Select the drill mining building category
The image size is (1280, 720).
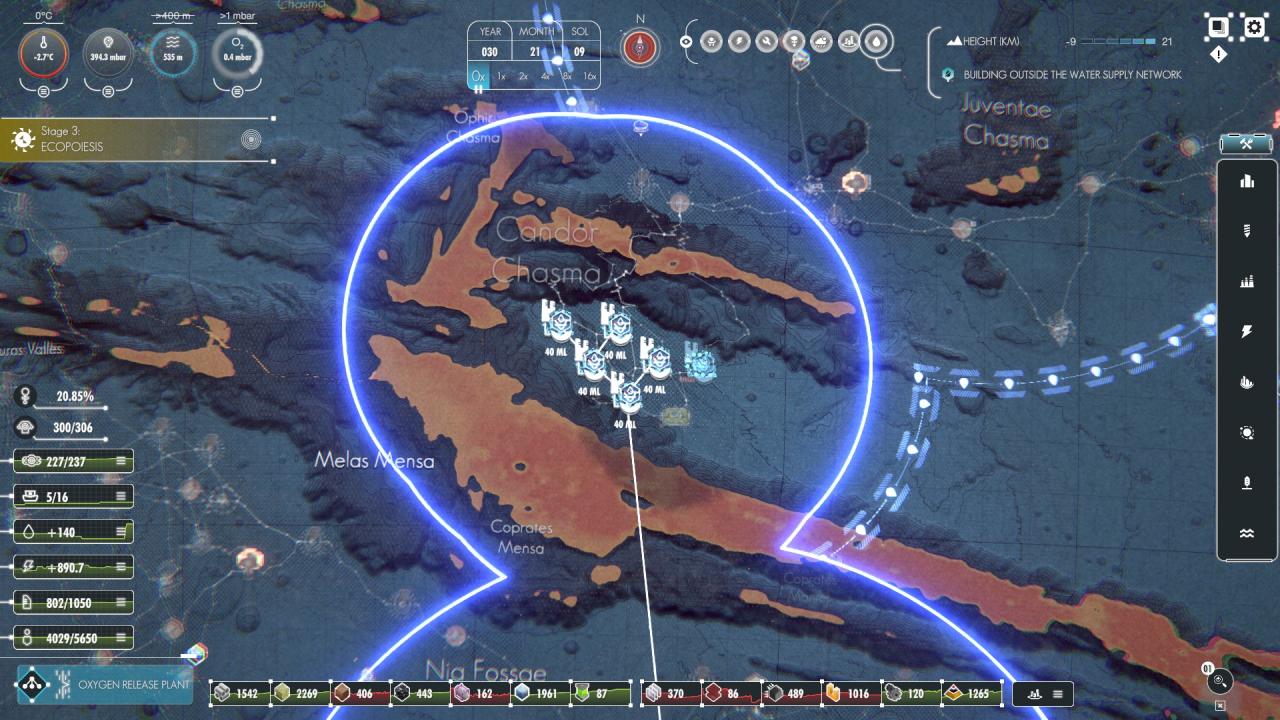click(1246, 231)
